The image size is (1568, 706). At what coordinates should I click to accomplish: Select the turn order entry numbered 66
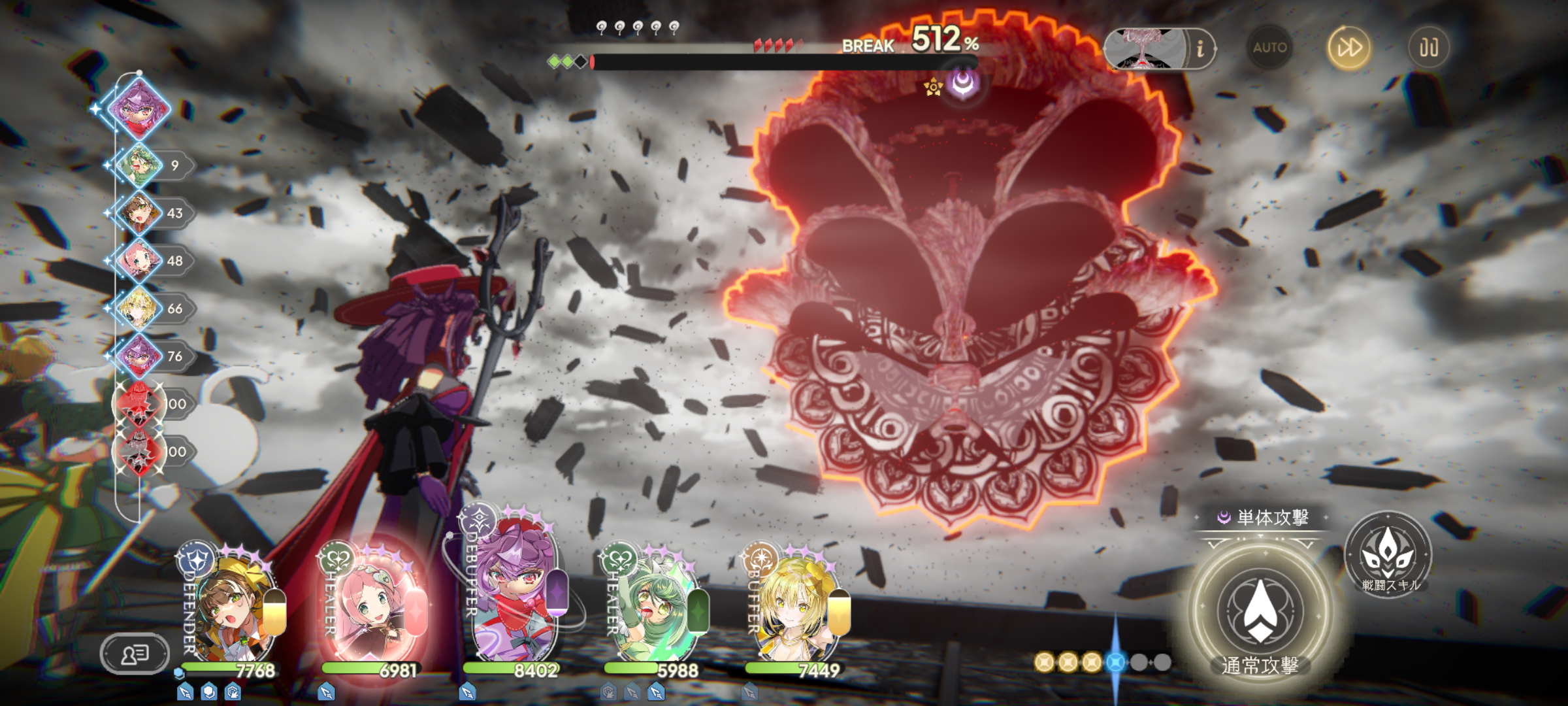pyautogui.click(x=140, y=309)
